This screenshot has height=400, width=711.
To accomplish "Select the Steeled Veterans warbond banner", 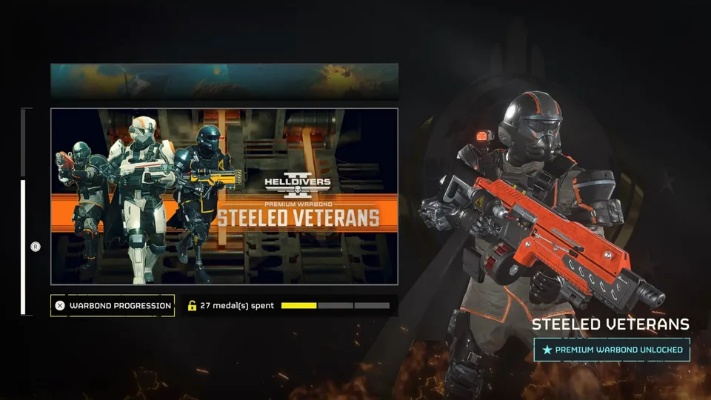I will click(x=224, y=196).
